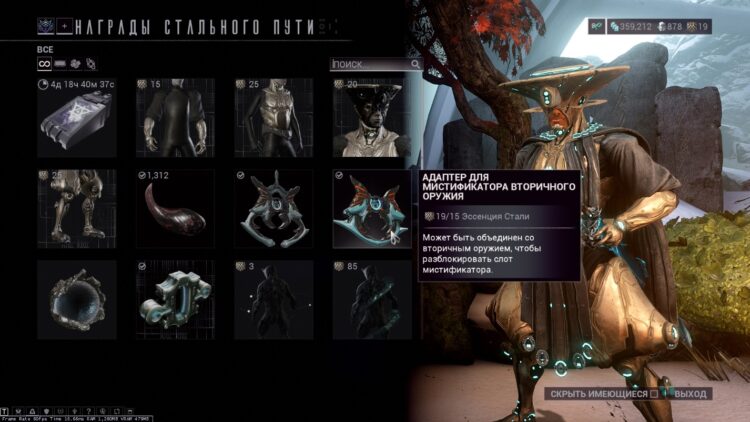Select the black bodysuit reward costing 15
Image resolution: width=750 pixels, height=422 pixels.
175,118
